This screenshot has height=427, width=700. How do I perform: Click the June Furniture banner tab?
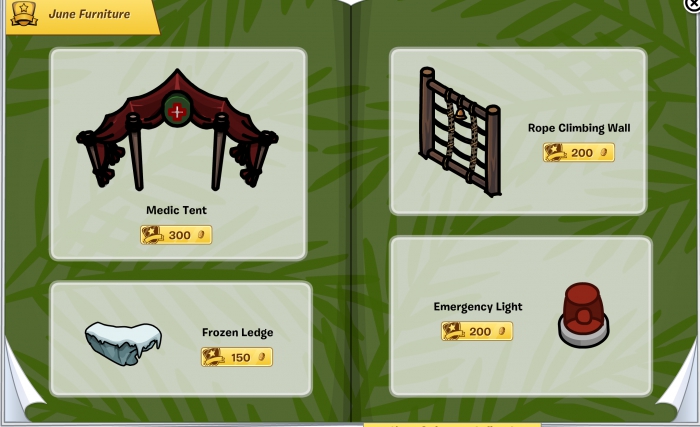pos(82,15)
